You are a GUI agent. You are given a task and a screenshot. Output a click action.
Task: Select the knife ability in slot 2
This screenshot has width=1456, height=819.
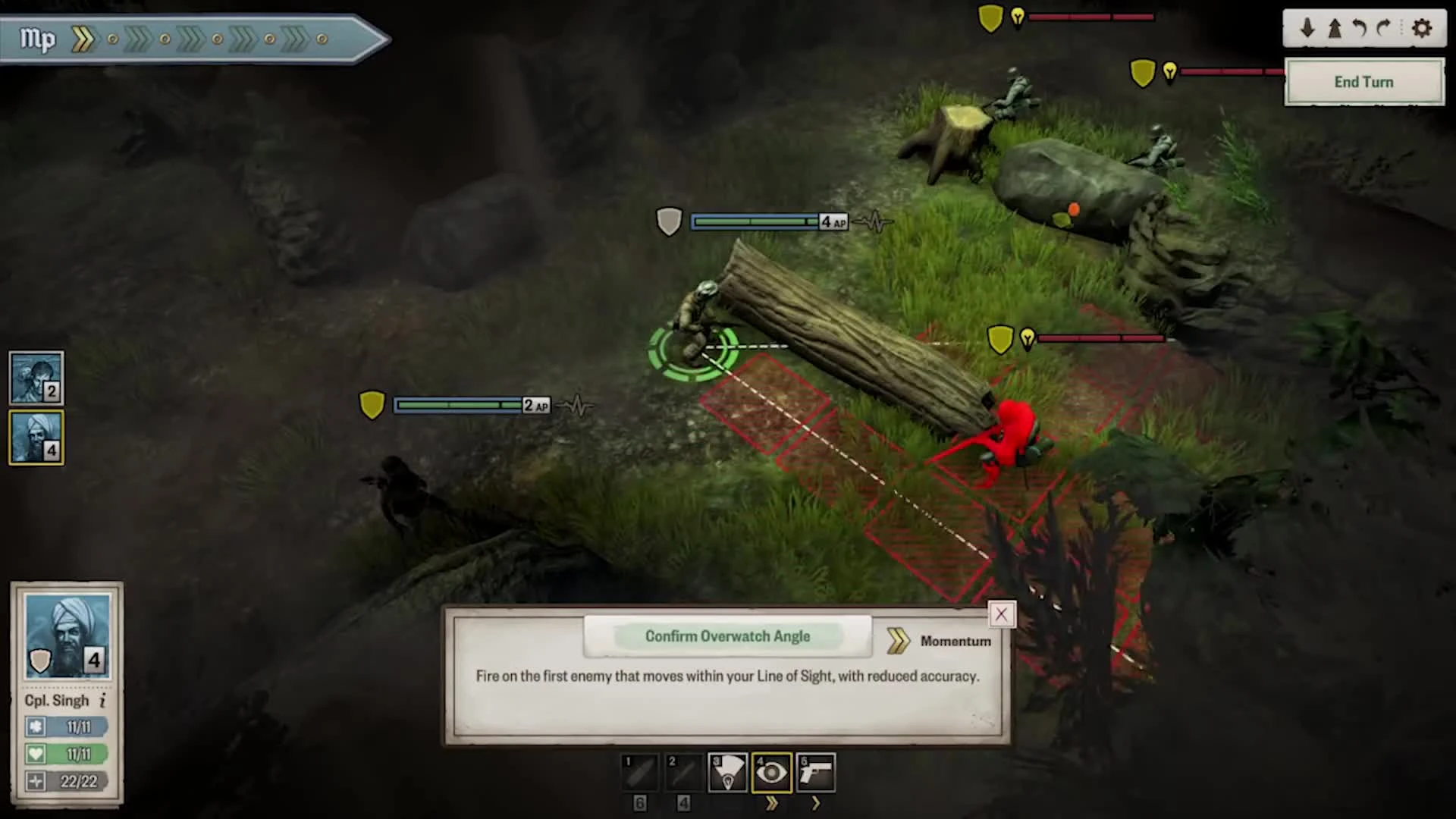(683, 770)
